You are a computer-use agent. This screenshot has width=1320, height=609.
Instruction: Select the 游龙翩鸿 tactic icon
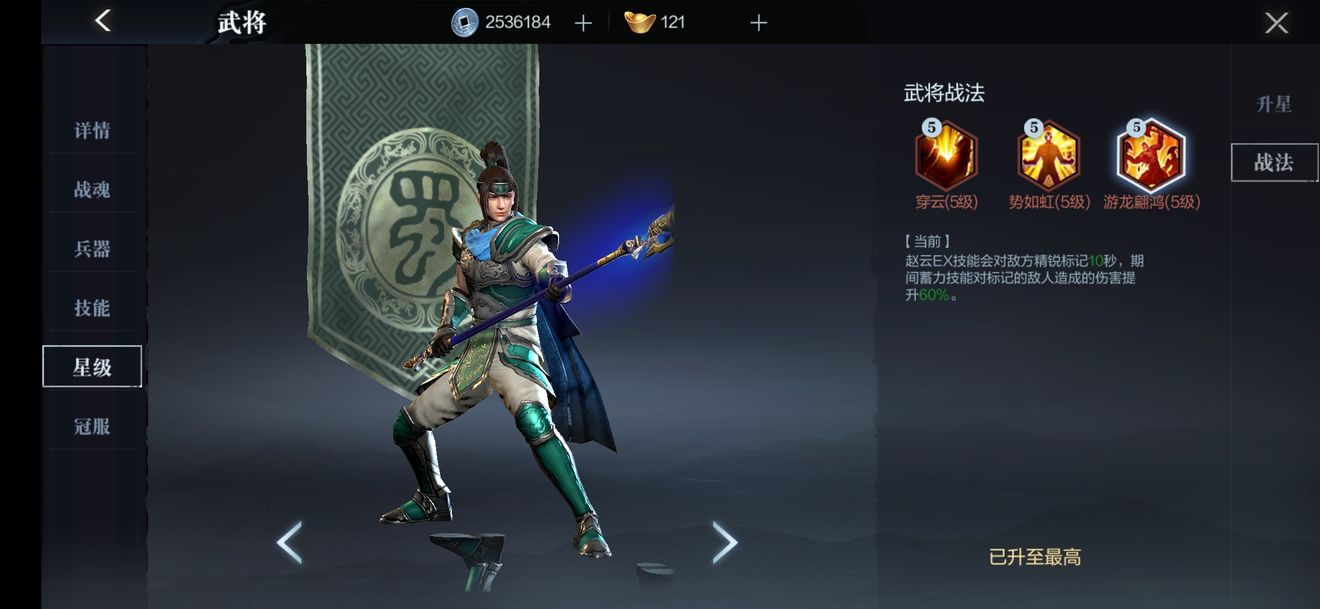coord(1151,156)
